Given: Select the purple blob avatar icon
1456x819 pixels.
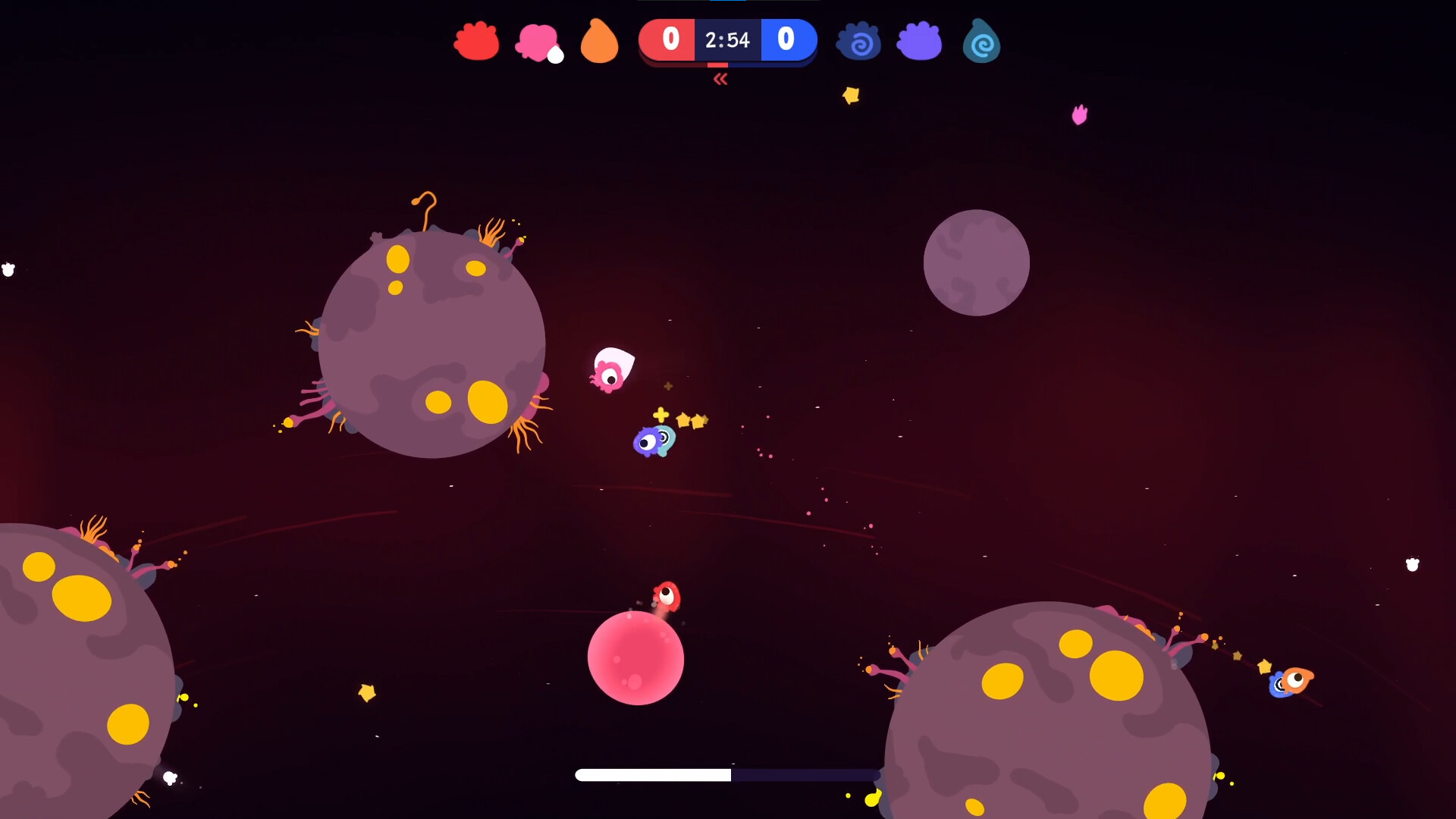Looking at the screenshot, I should click(x=919, y=42).
